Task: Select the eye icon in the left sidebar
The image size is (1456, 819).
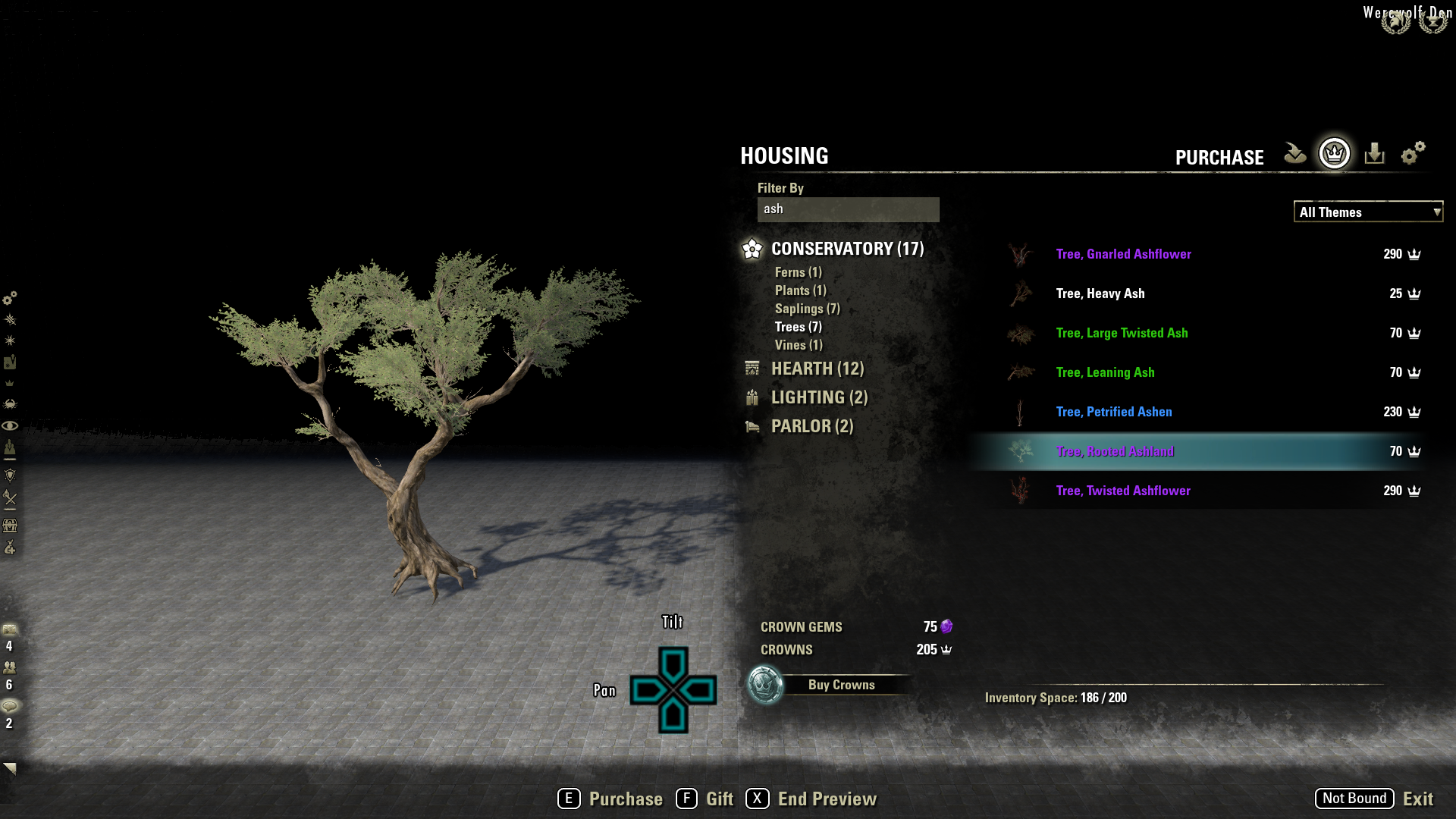Action: (x=10, y=425)
